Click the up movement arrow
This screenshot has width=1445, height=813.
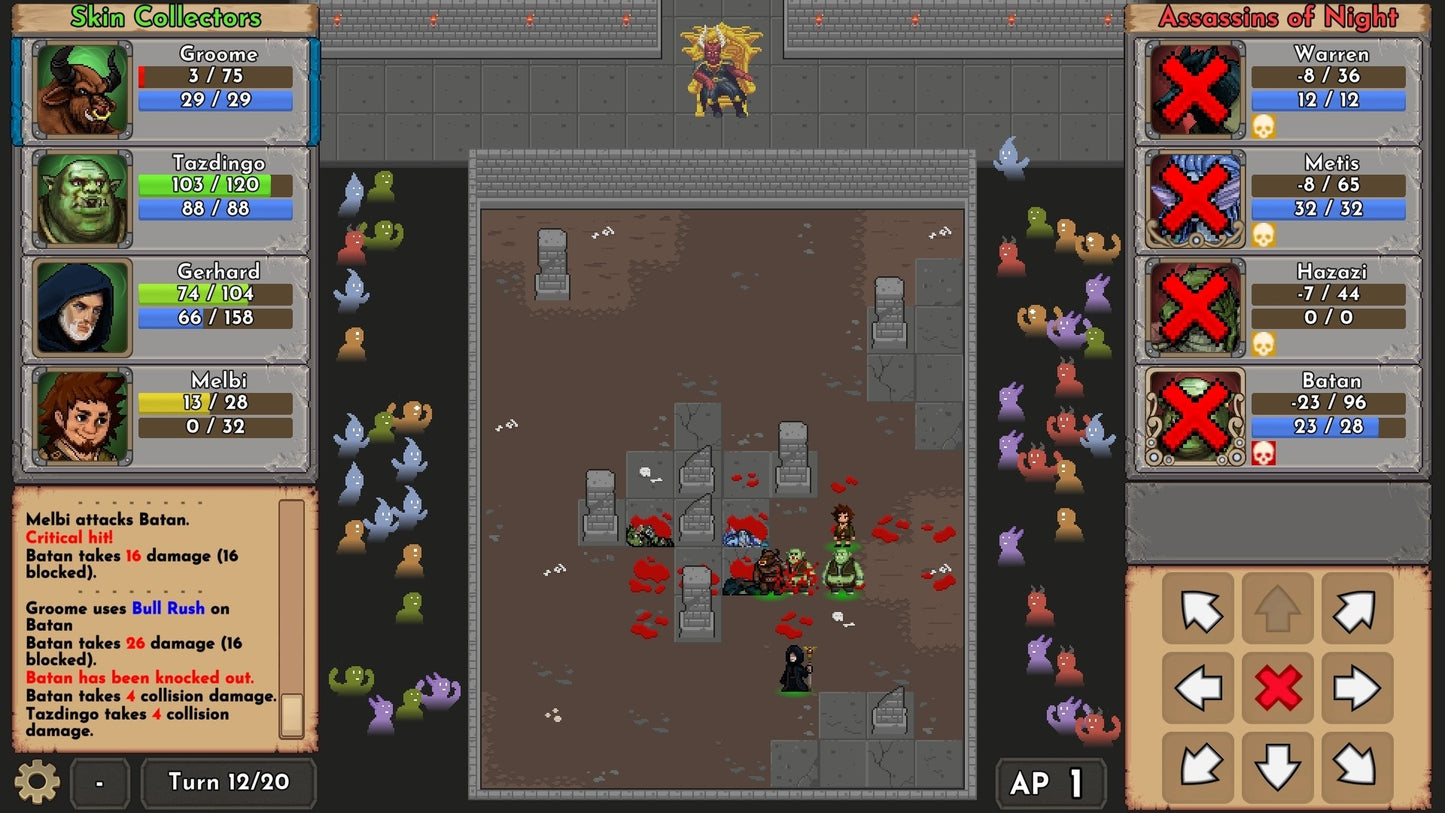tap(1278, 608)
